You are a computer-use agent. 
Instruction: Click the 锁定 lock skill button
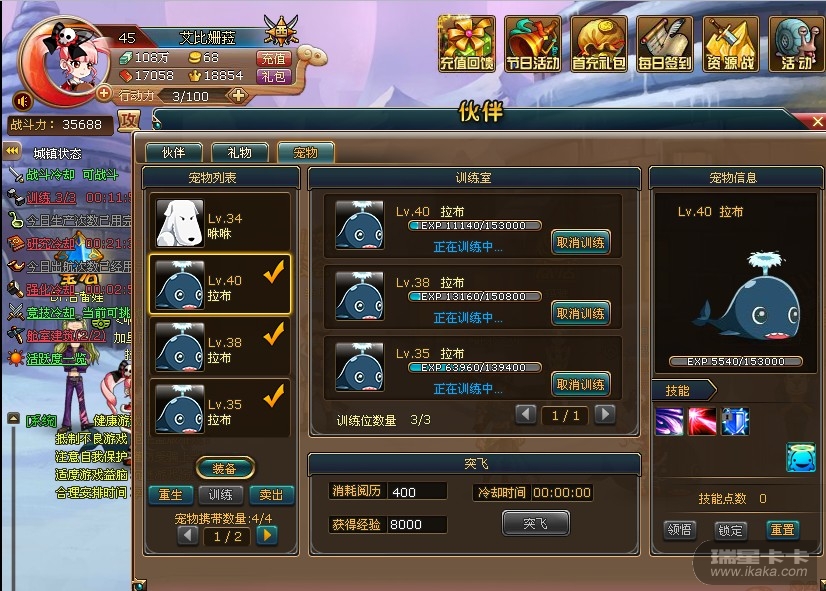coord(730,530)
